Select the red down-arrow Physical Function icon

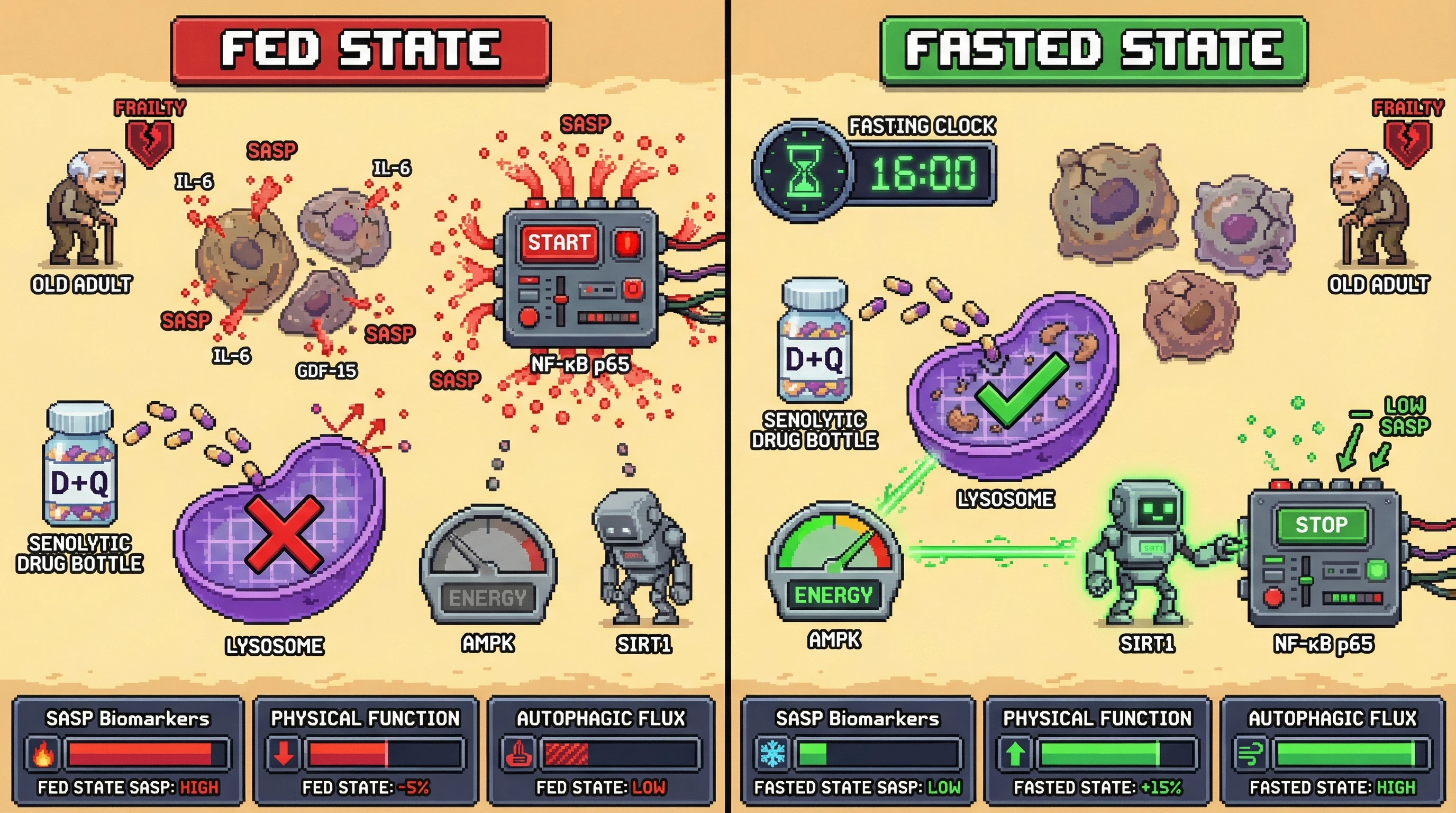pos(283,754)
